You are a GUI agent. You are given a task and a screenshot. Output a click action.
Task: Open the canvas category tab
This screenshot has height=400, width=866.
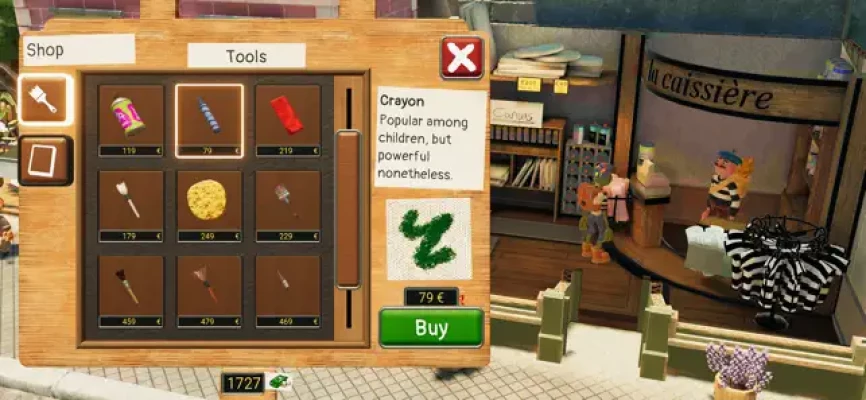click(45, 160)
